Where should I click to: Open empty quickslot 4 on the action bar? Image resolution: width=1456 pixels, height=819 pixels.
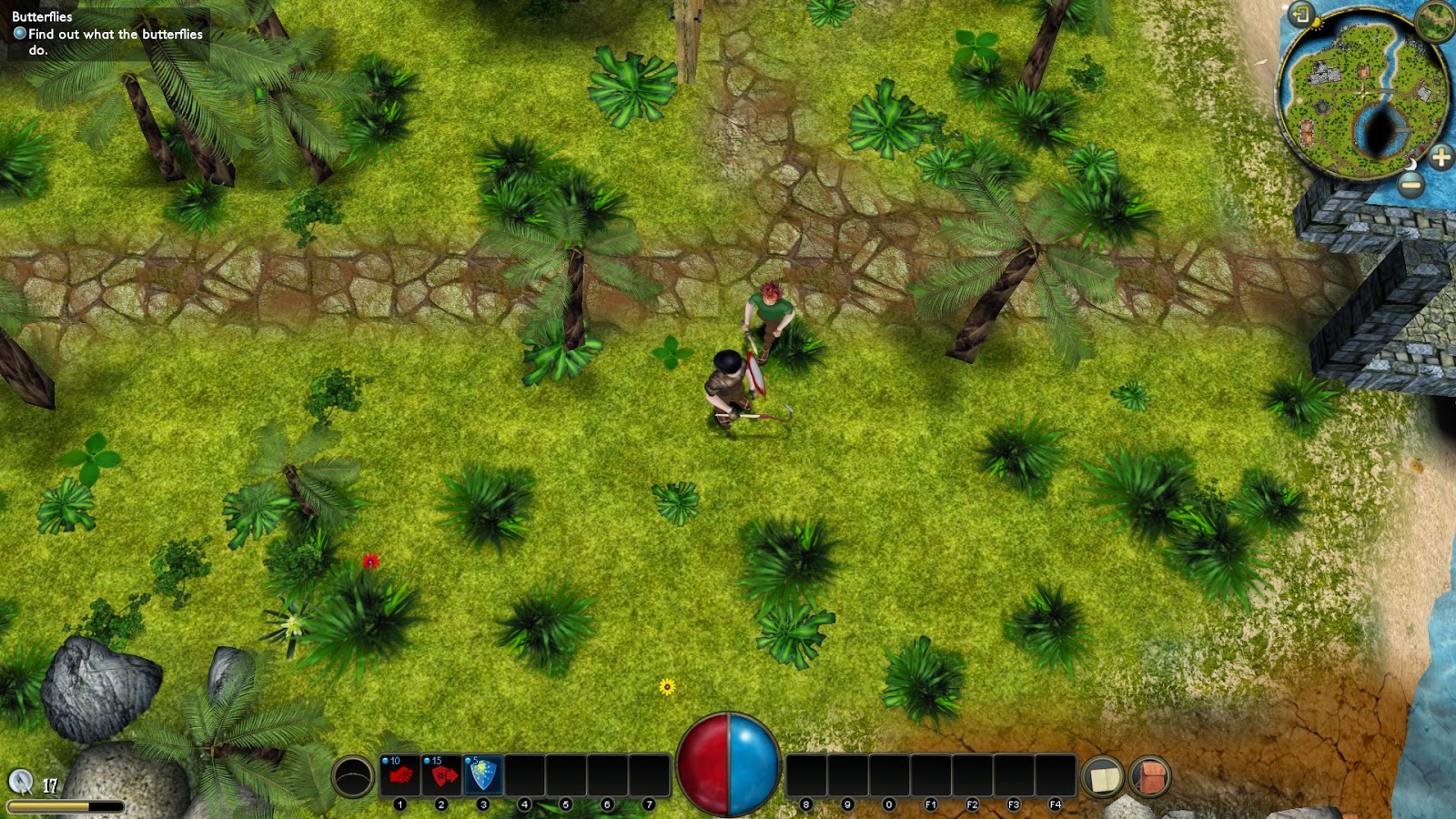(x=524, y=774)
